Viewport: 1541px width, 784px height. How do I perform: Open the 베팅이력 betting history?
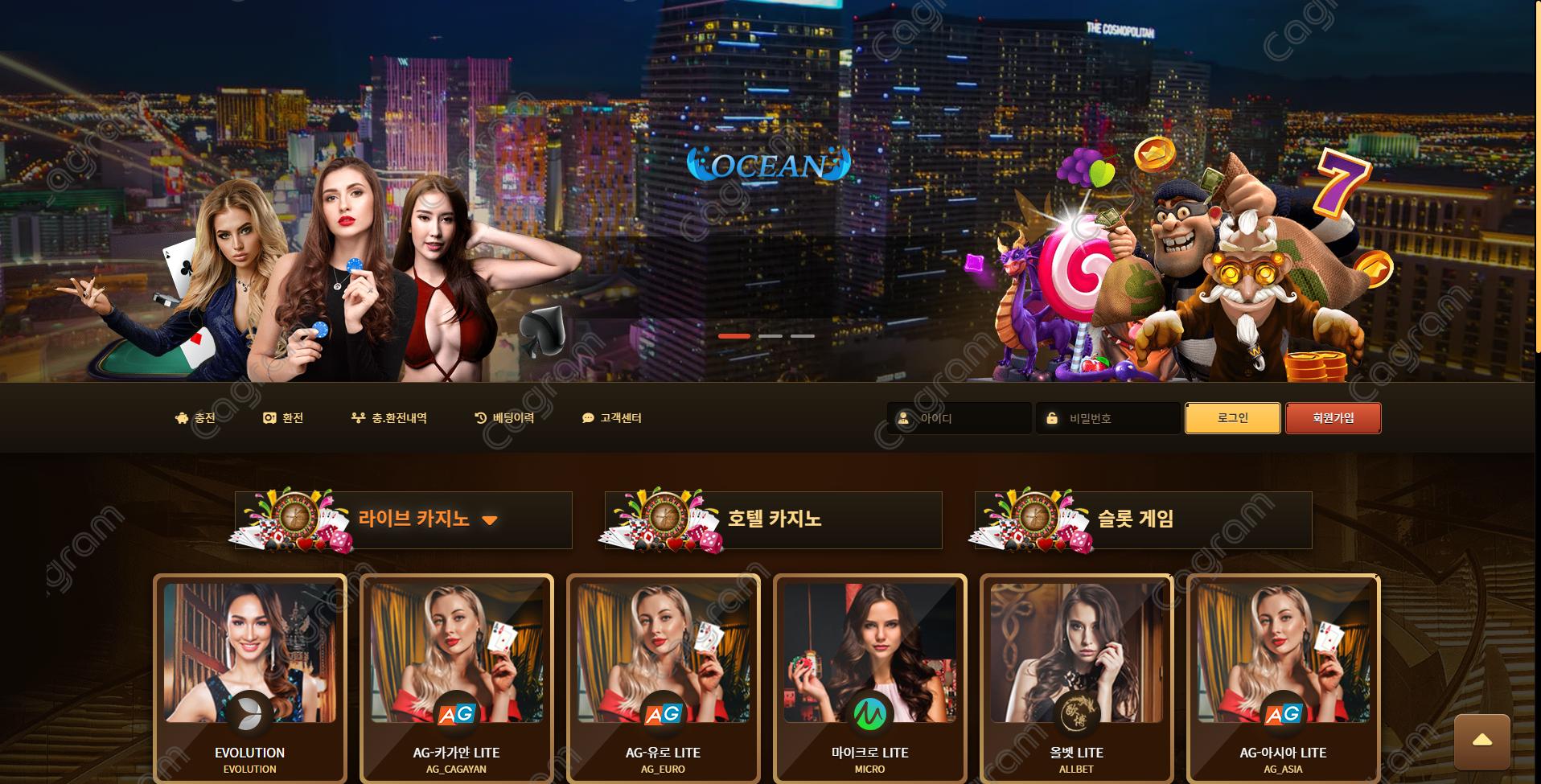(x=504, y=418)
